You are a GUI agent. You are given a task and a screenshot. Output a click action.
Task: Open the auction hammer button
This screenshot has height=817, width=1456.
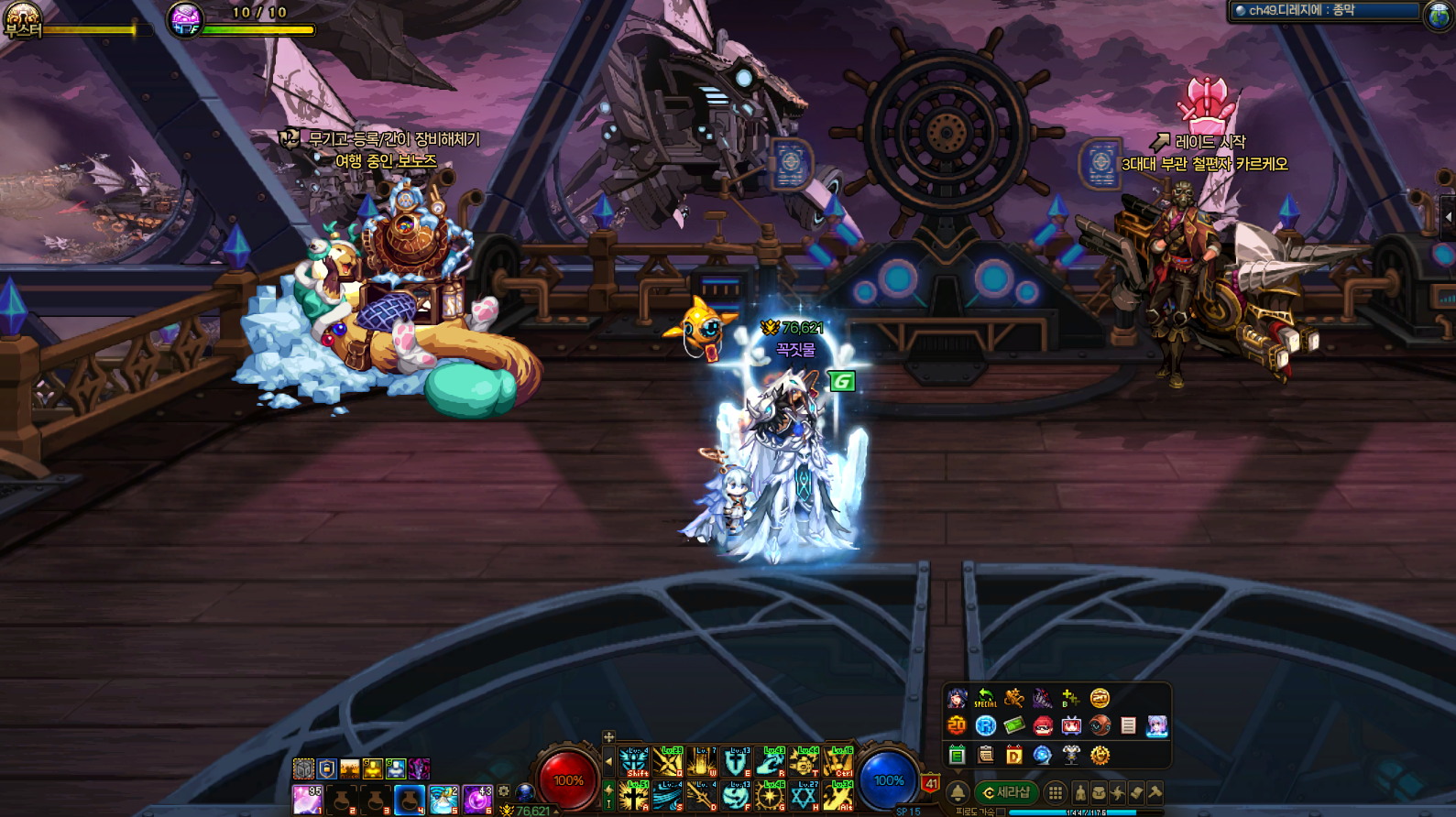tap(1155, 793)
